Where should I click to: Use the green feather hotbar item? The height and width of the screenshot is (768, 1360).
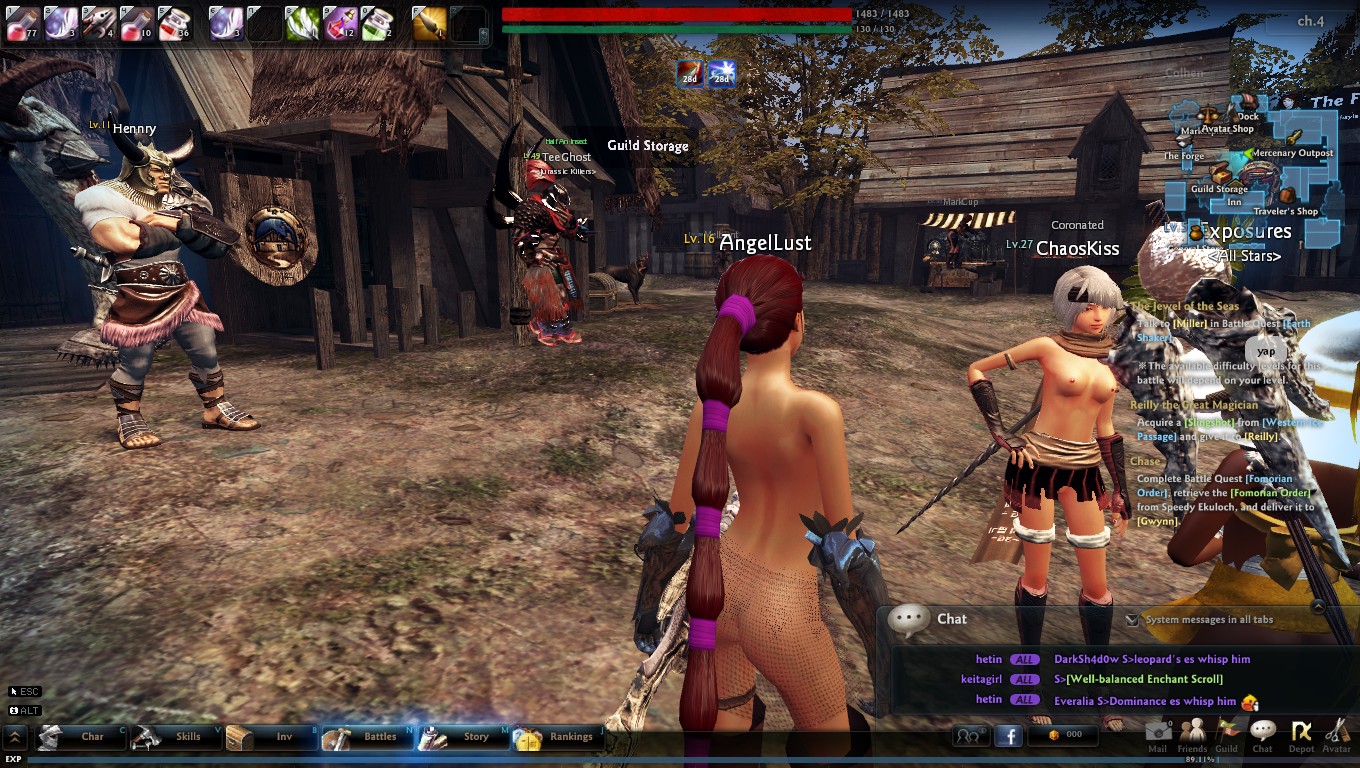tap(302, 23)
